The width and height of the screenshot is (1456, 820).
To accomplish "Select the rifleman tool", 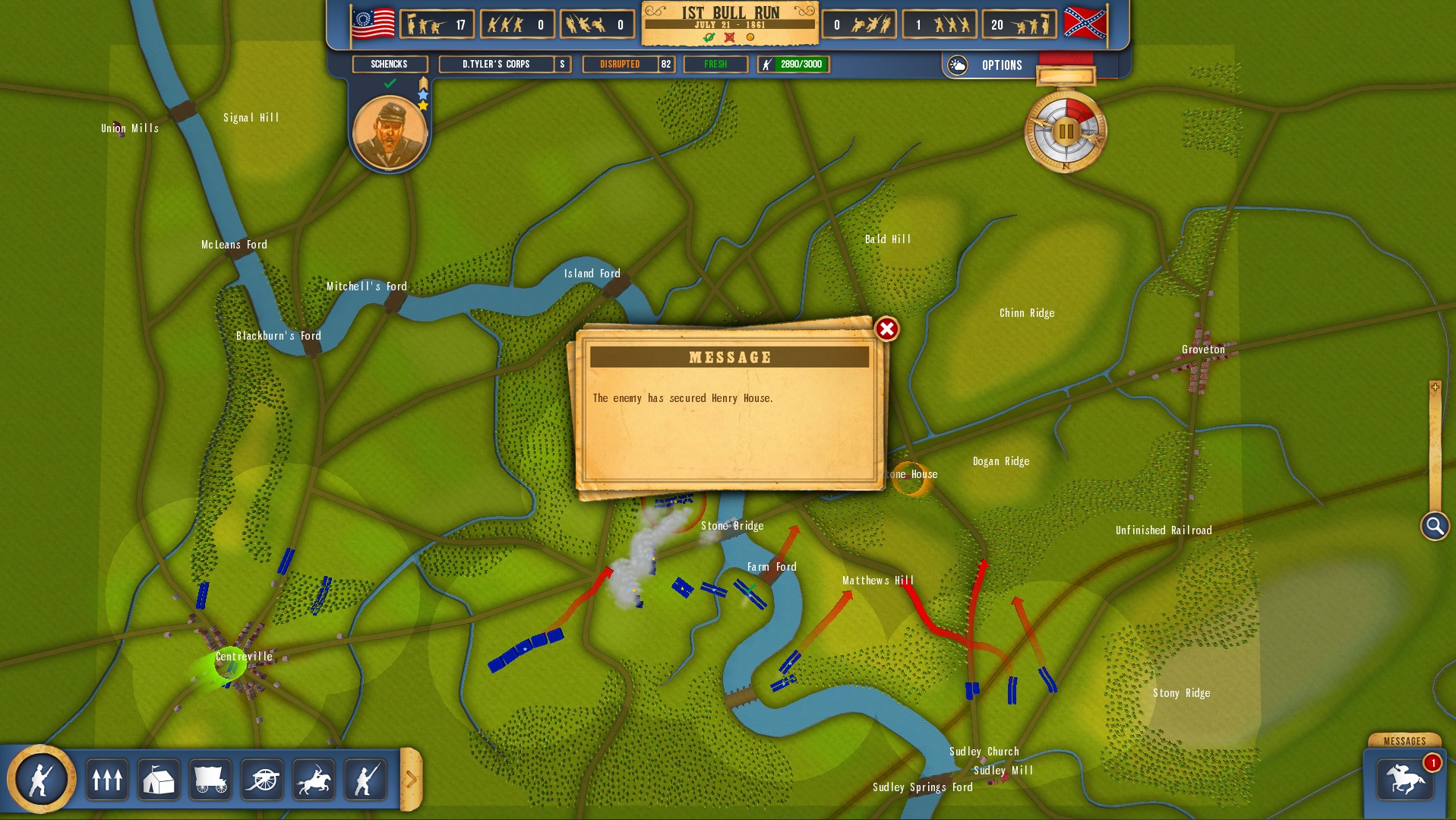I will [x=365, y=778].
